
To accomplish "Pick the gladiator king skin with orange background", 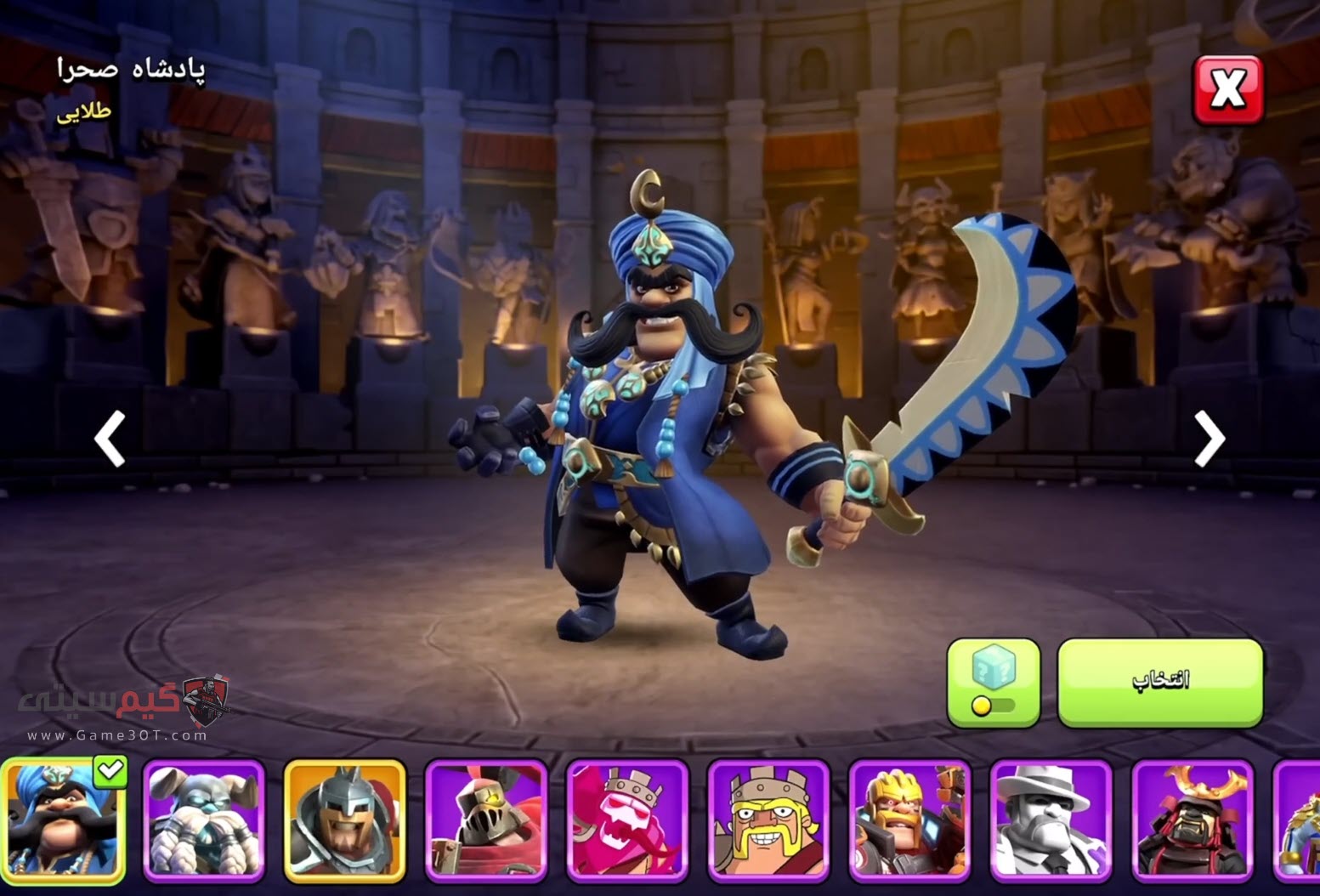I will 345,821.
